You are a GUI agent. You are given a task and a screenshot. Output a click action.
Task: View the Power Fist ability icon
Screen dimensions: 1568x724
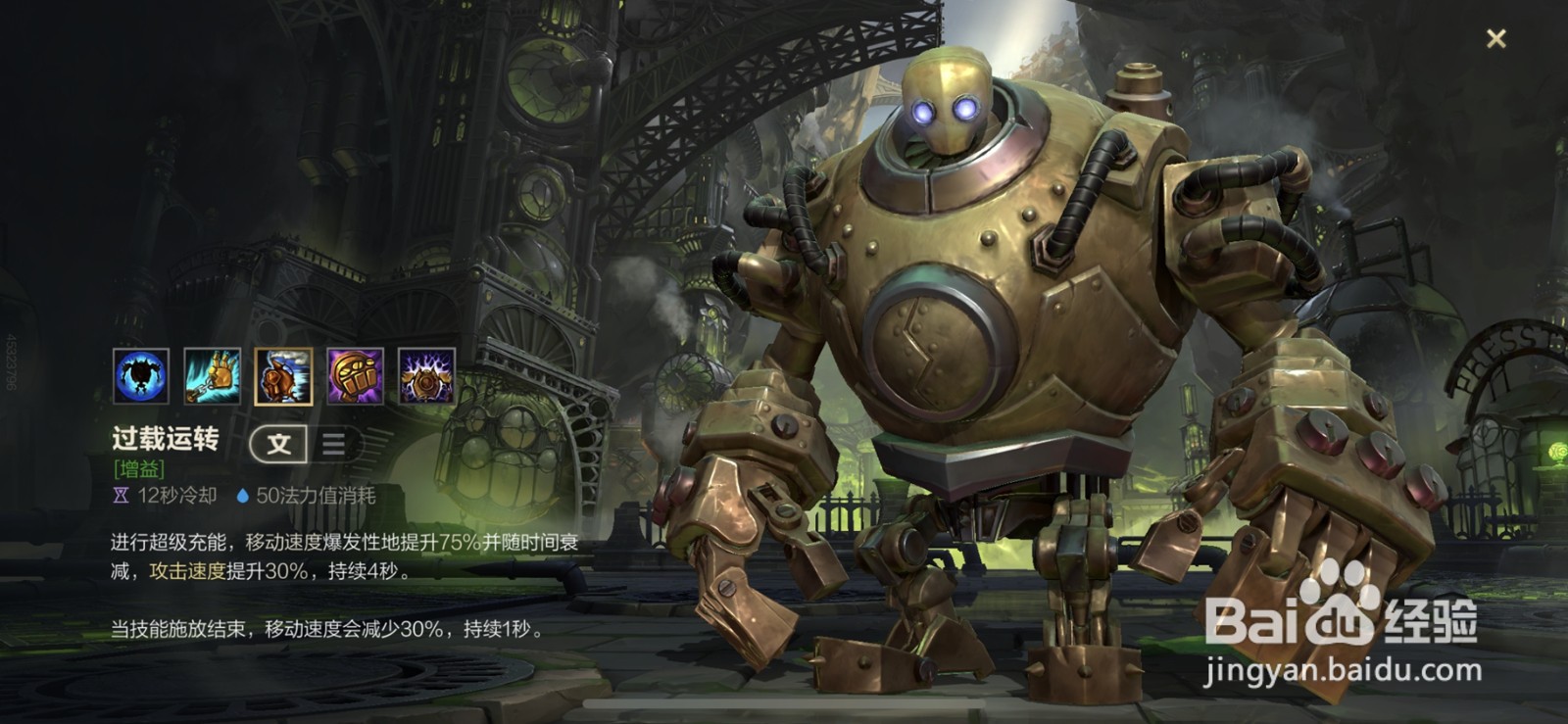click(x=355, y=376)
